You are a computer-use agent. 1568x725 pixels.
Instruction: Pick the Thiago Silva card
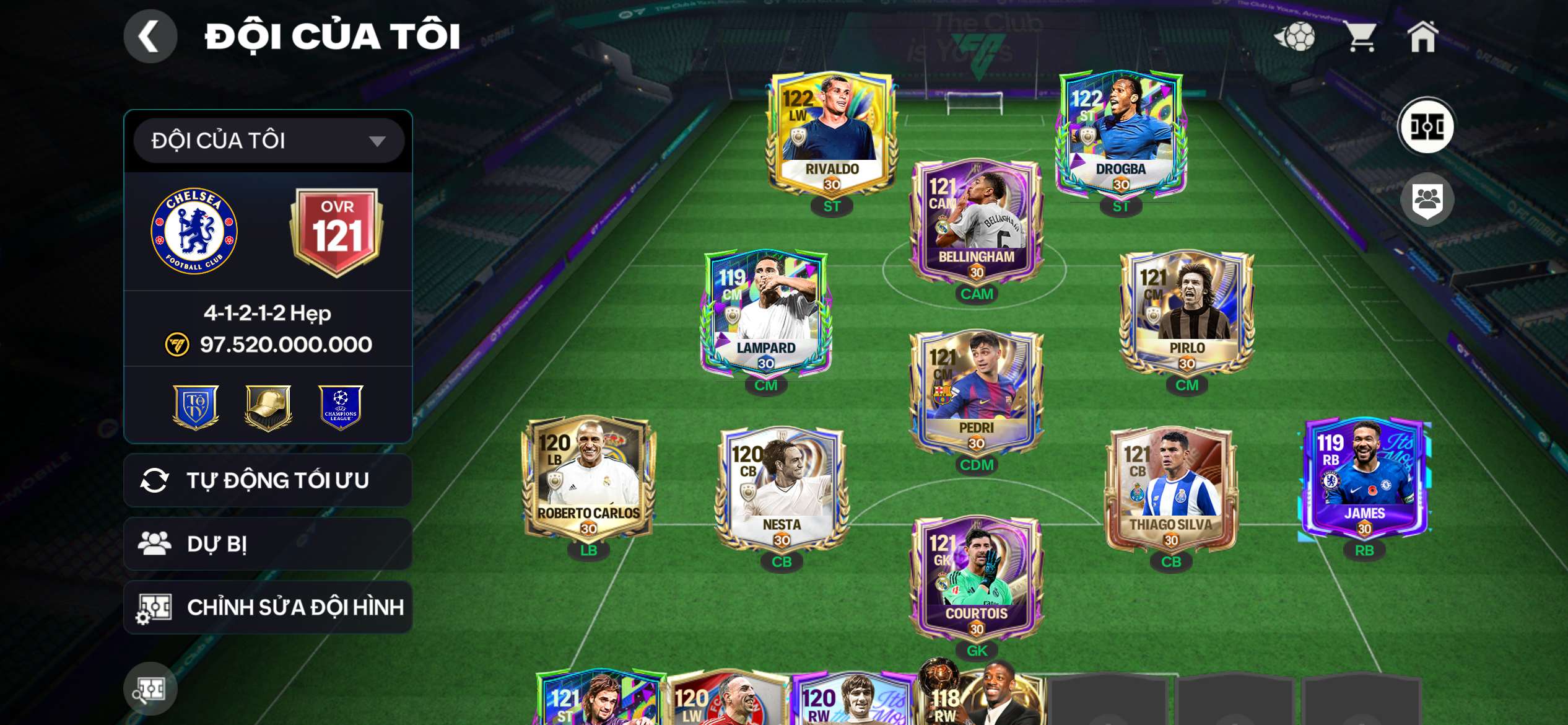[1170, 490]
